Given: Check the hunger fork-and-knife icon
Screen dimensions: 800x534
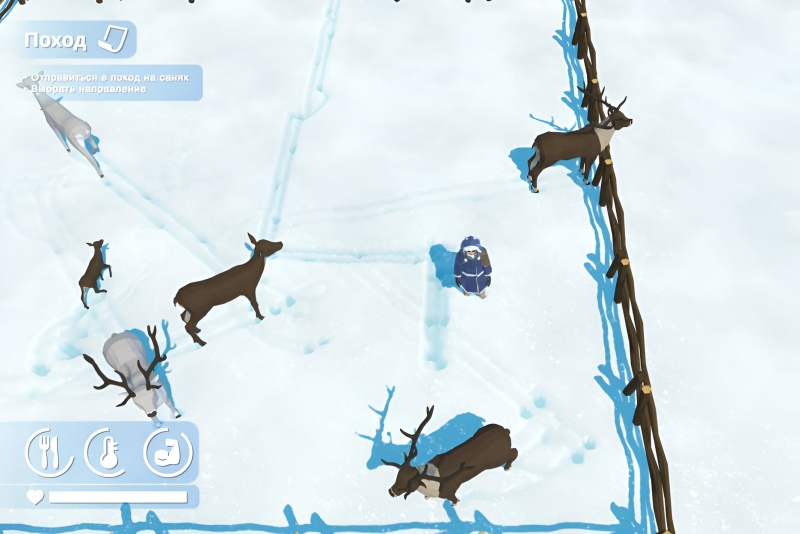Looking at the screenshot, I should [x=47, y=452].
